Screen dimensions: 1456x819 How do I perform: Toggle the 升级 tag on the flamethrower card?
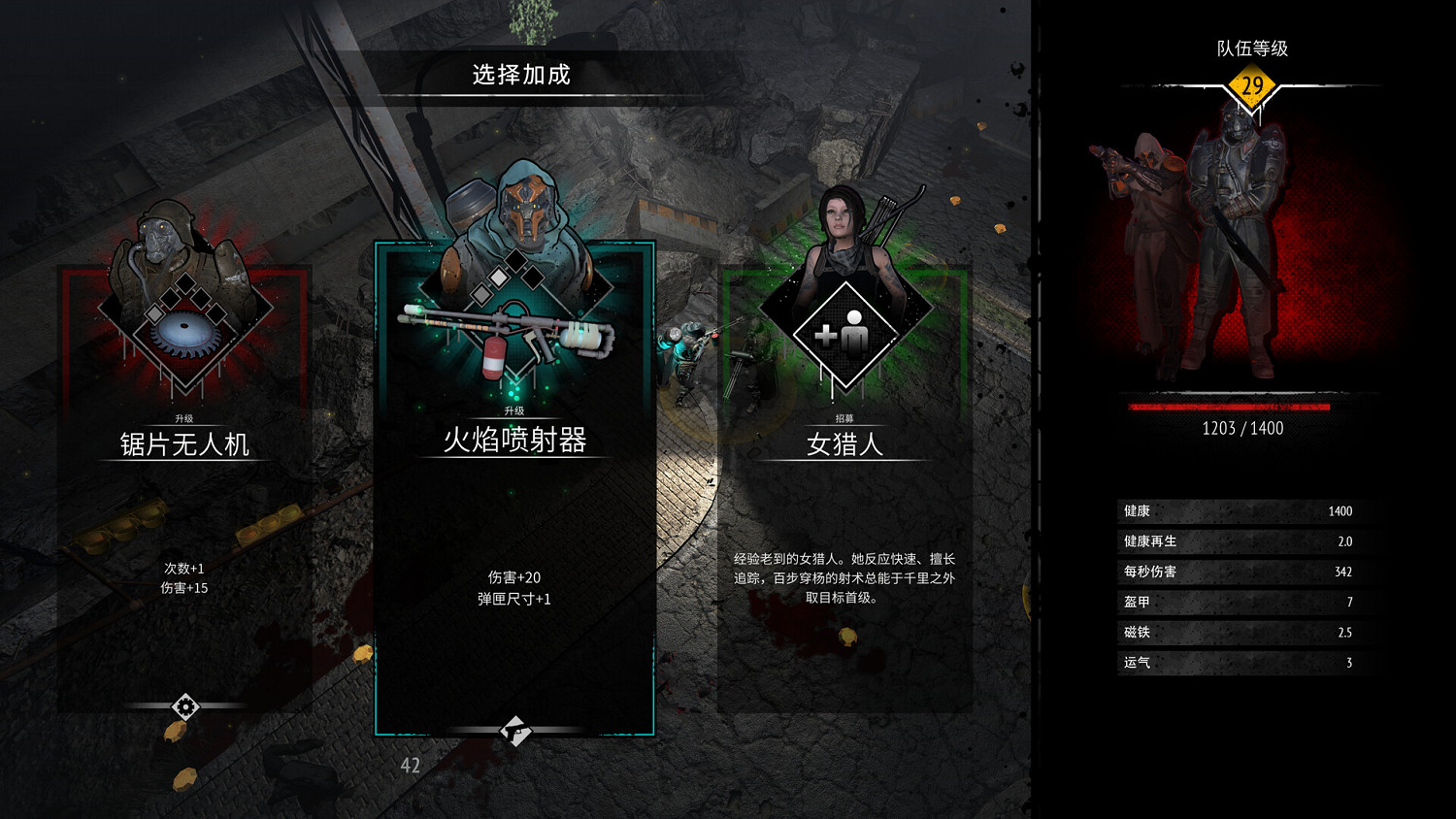513,411
